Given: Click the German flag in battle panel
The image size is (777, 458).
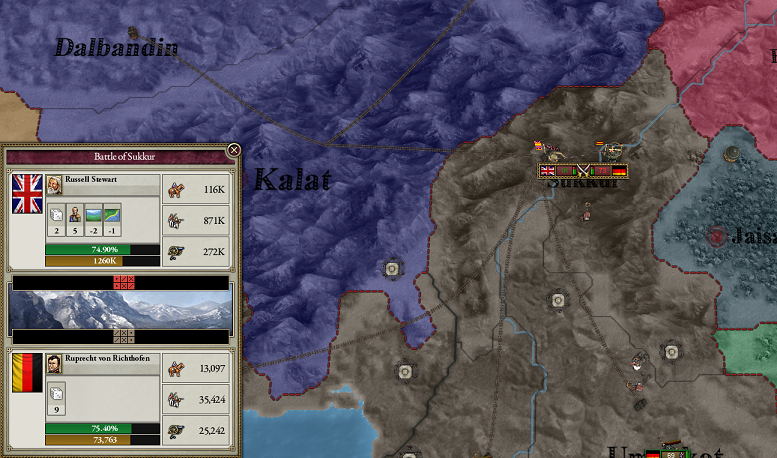Looking at the screenshot, I should [27, 374].
